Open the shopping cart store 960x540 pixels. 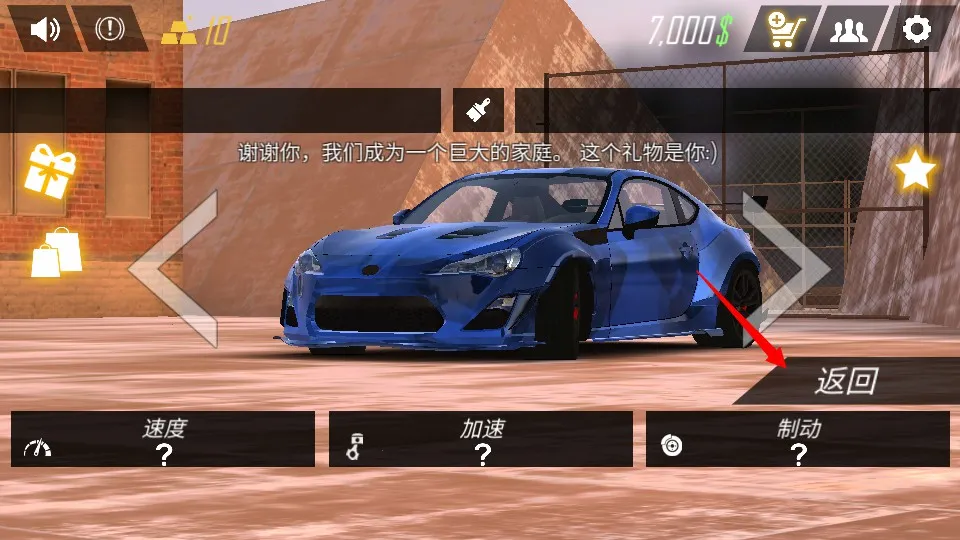tap(781, 29)
